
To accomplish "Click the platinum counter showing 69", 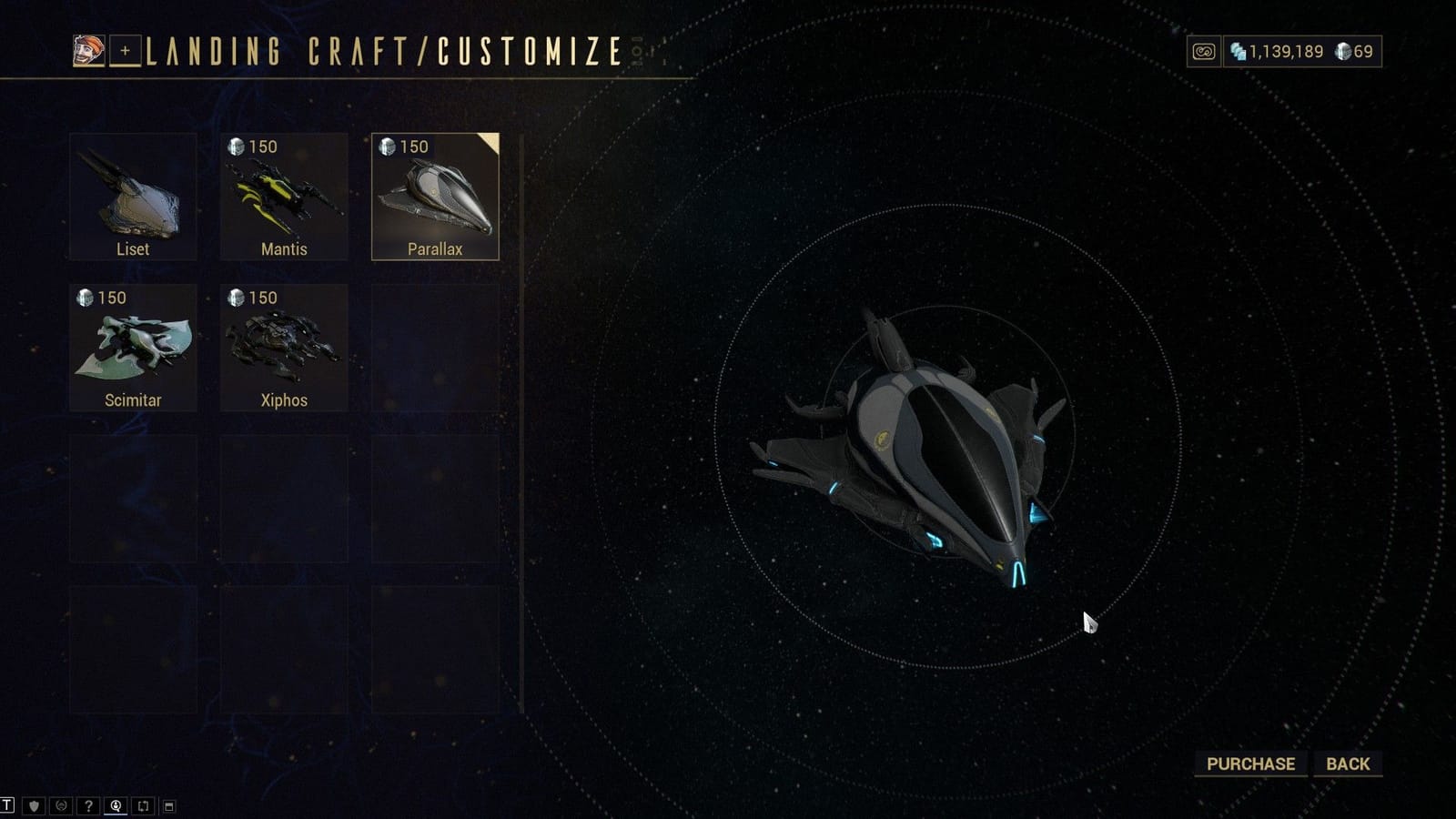I will click(x=1355, y=52).
